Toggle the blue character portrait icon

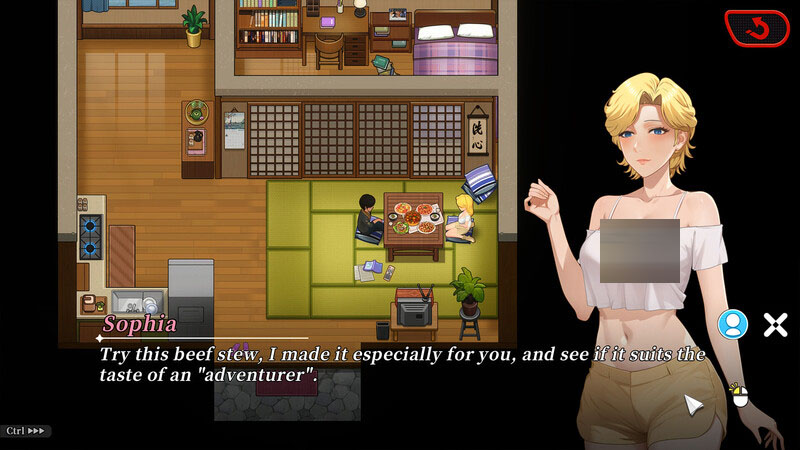[x=733, y=324]
